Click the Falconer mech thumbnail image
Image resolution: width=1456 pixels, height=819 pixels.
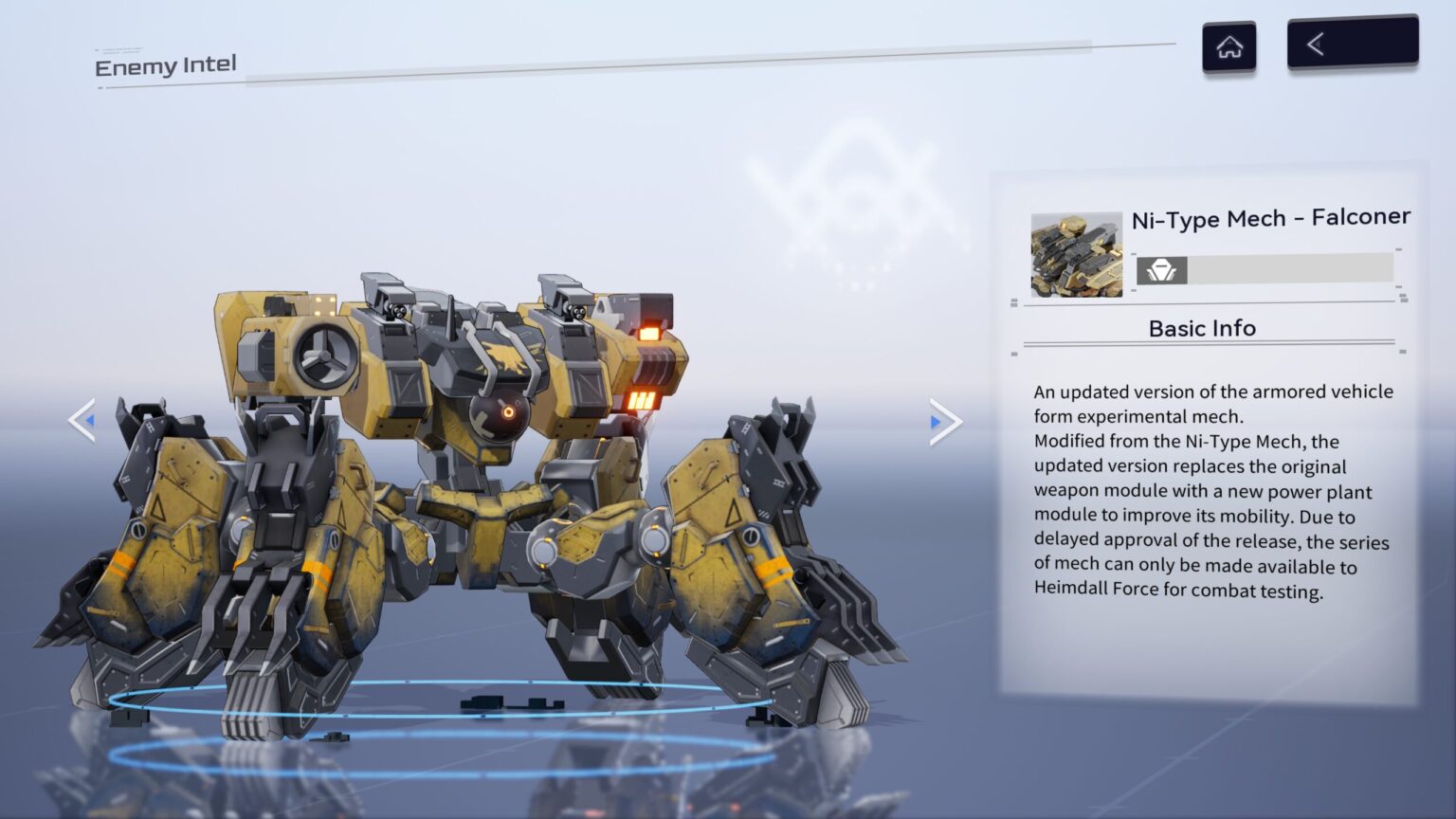[x=1075, y=256]
